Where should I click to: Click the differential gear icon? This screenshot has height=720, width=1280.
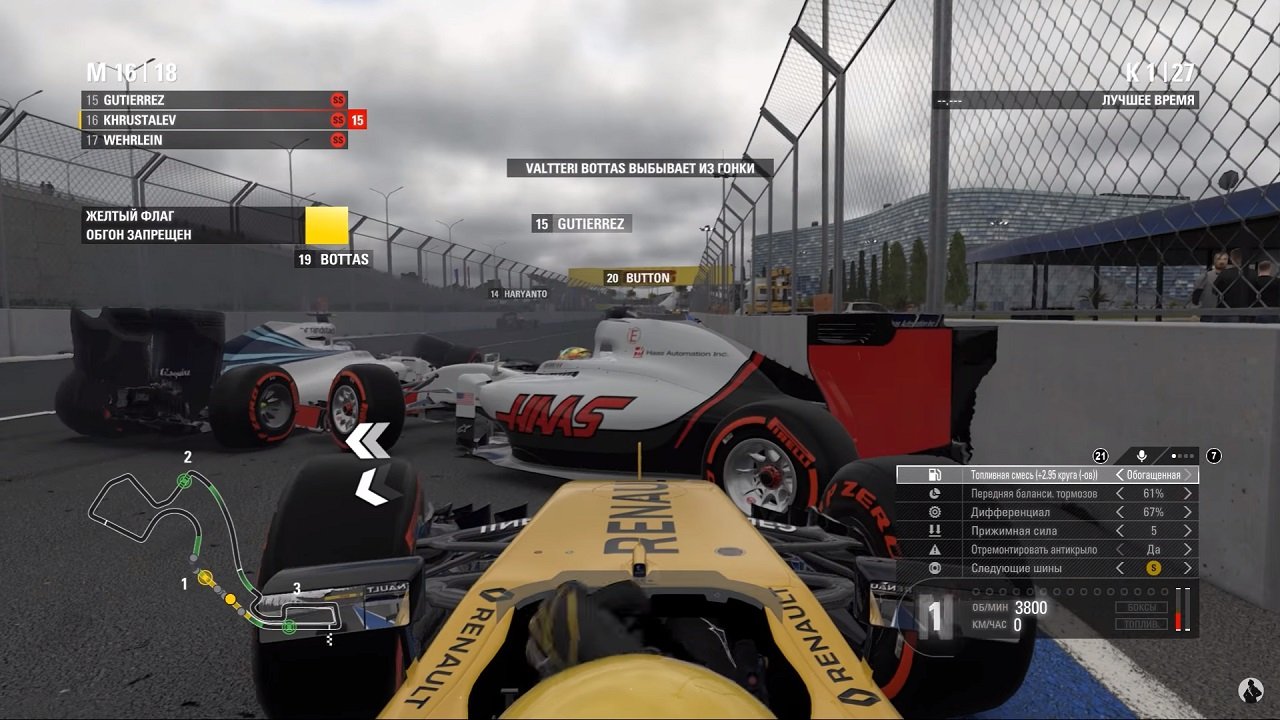pyautogui.click(x=934, y=512)
